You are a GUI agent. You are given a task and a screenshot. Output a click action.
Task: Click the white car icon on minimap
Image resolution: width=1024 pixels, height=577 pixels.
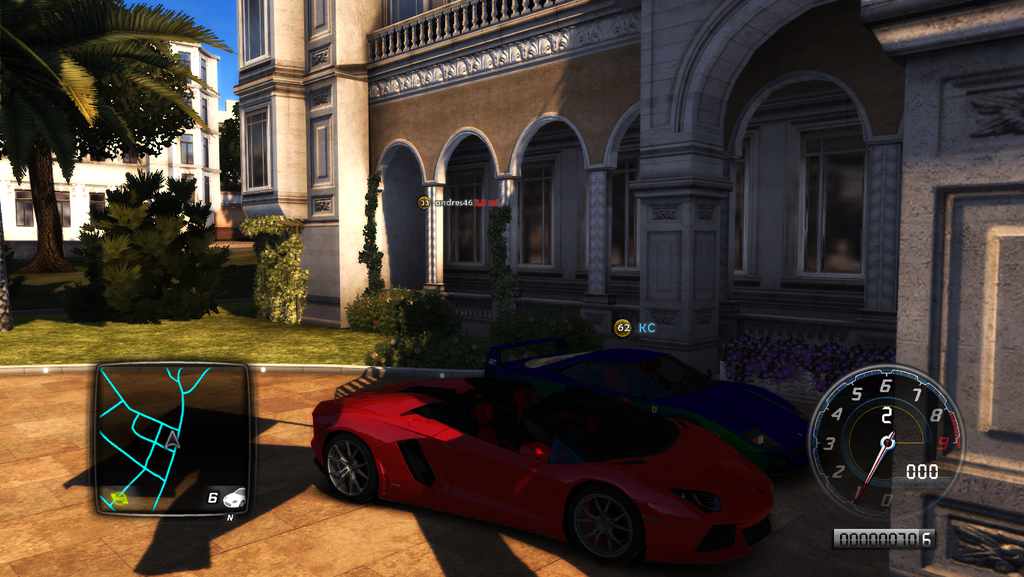click(x=235, y=497)
